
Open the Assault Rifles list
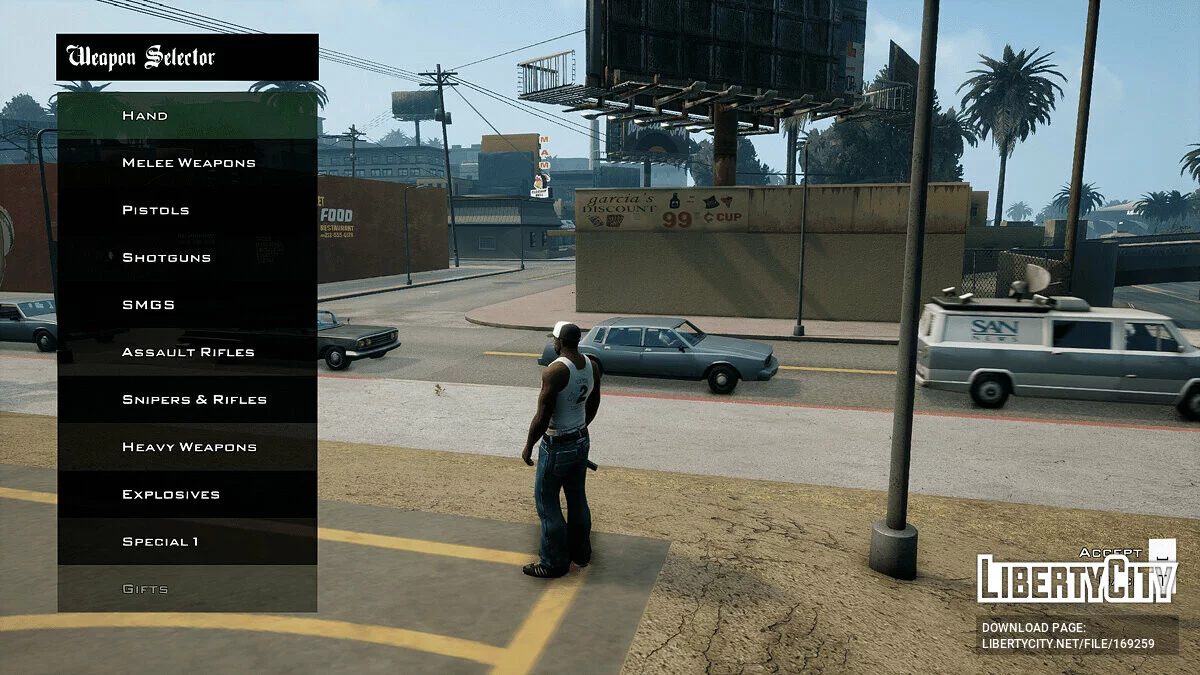tap(188, 352)
